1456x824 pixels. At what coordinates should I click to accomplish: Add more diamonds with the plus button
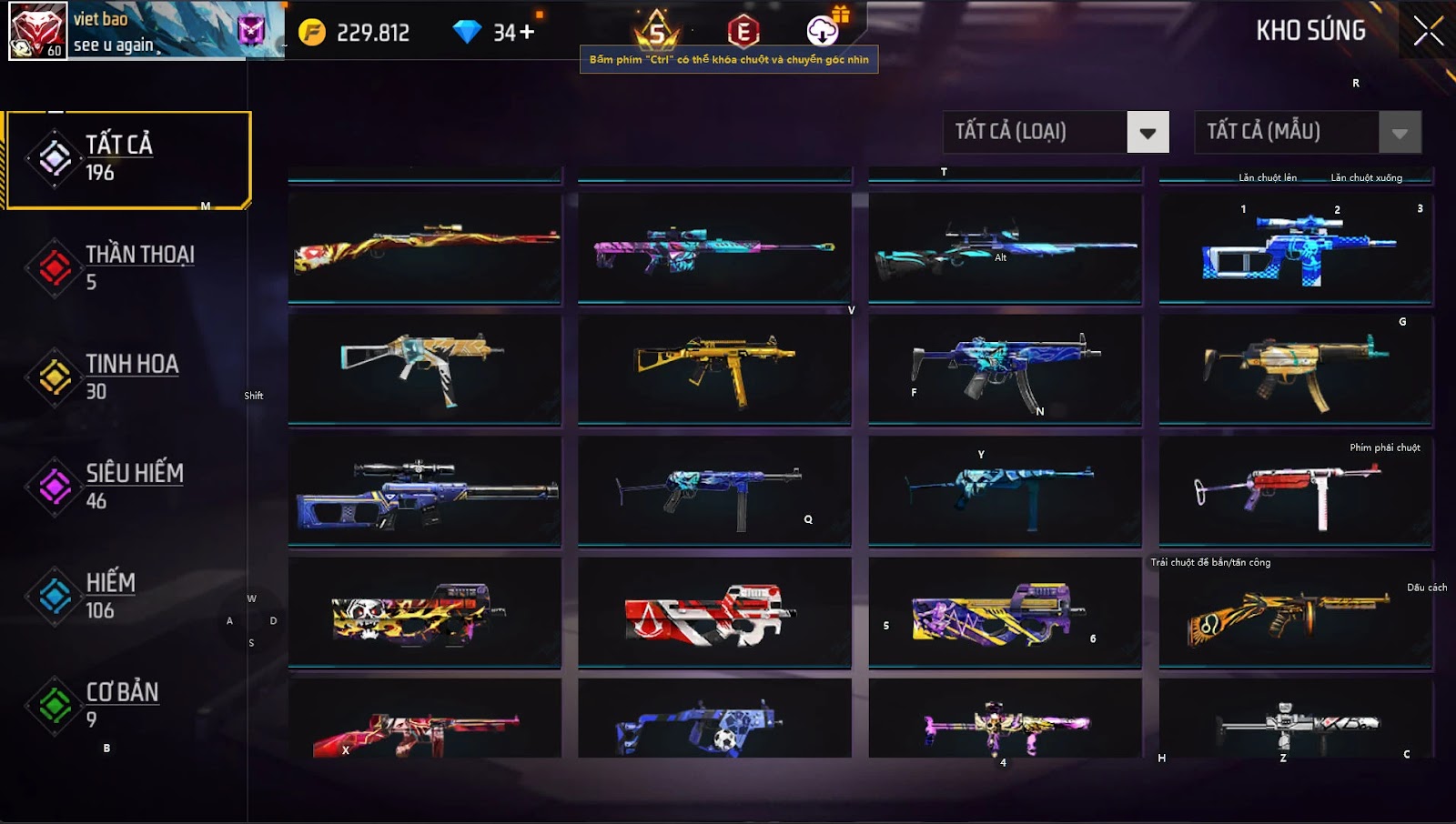[x=527, y=33]
